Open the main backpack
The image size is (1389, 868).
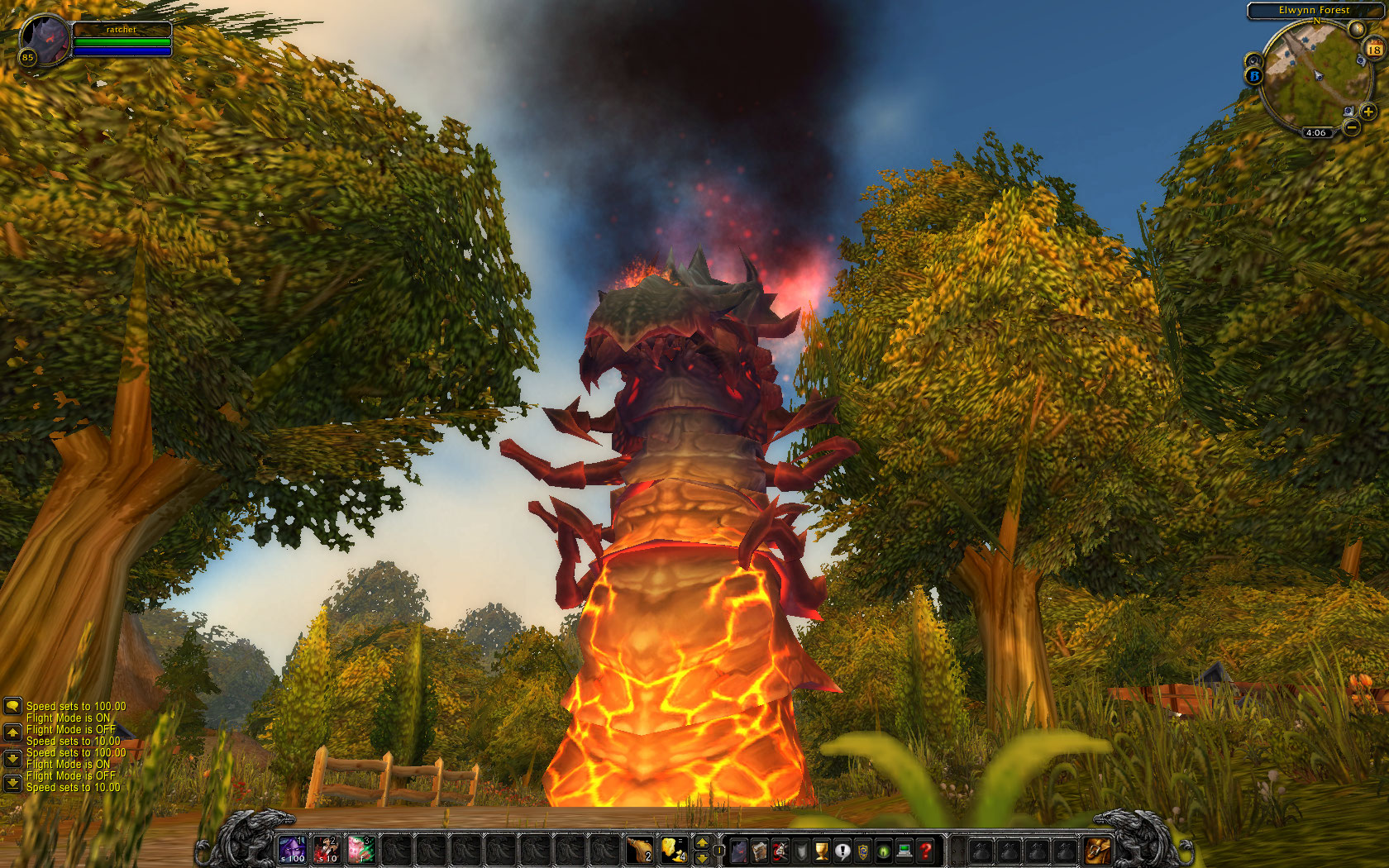click(1098, 849)
